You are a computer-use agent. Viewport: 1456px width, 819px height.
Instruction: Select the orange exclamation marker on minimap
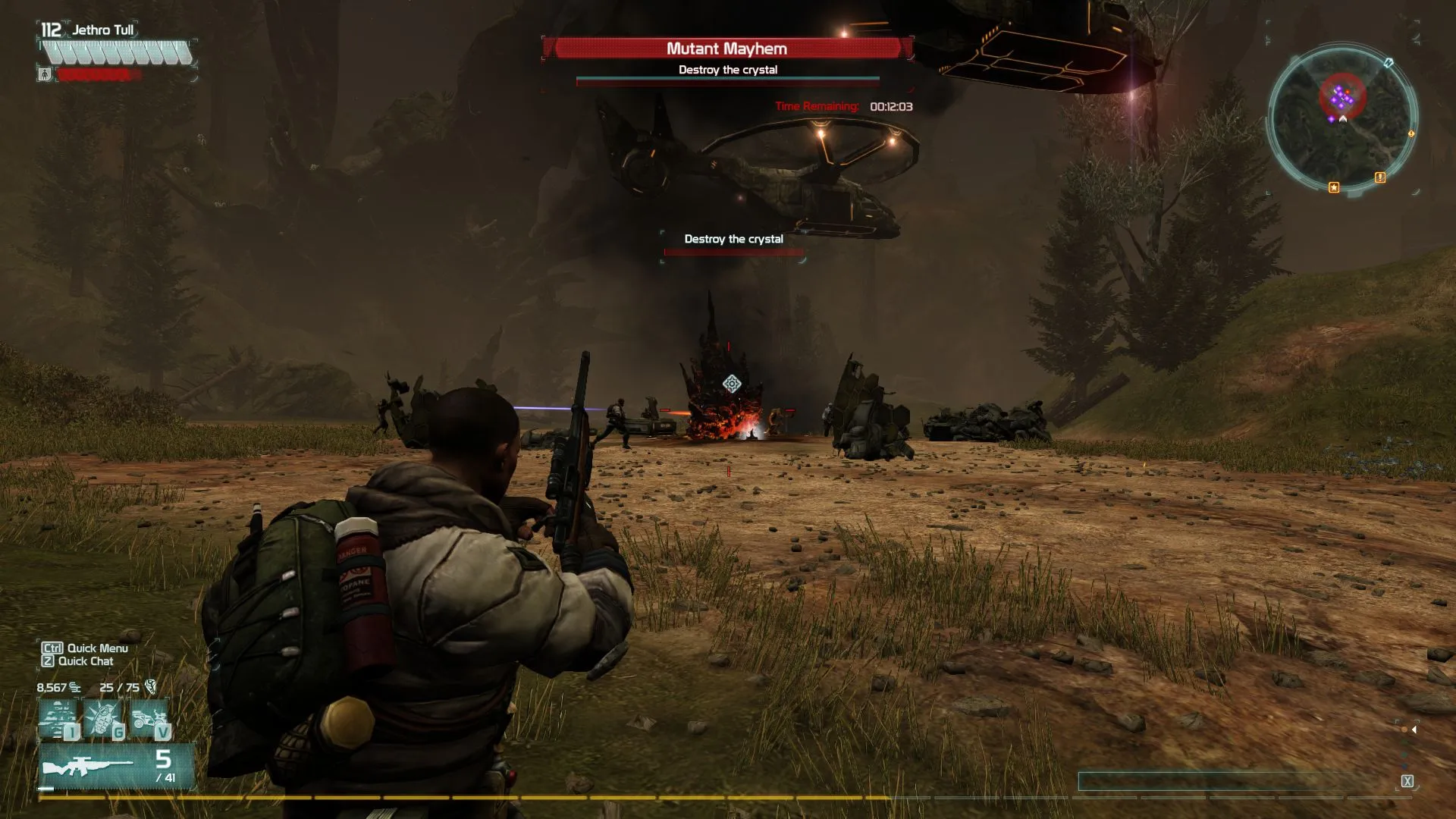[1380, 177]
